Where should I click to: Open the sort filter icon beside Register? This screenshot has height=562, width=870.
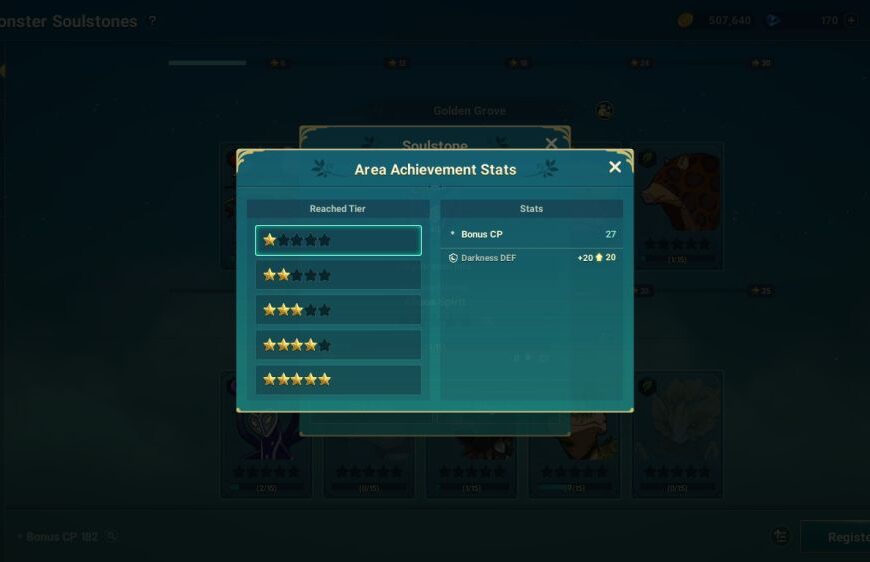tap(781, 537)
